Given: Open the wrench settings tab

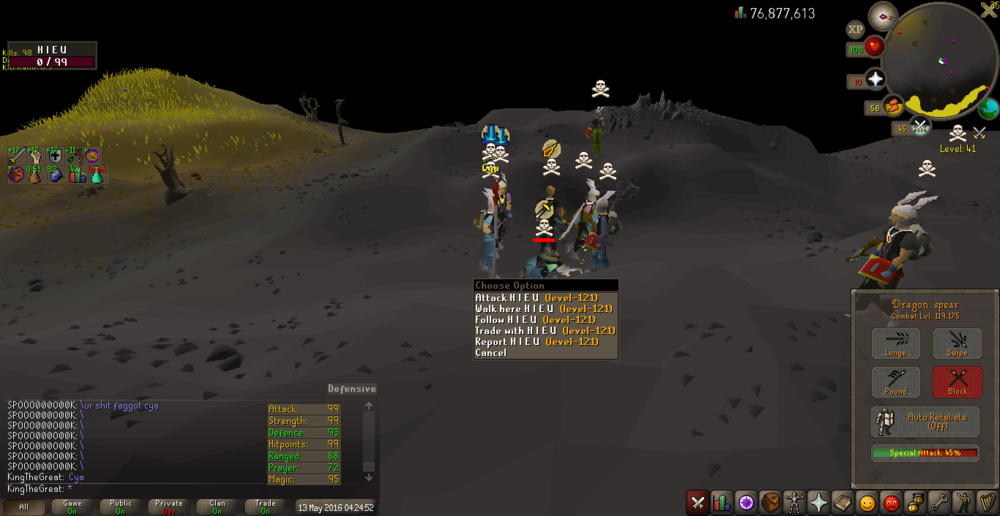Looking at the screenshot, I should pos(939,502).
